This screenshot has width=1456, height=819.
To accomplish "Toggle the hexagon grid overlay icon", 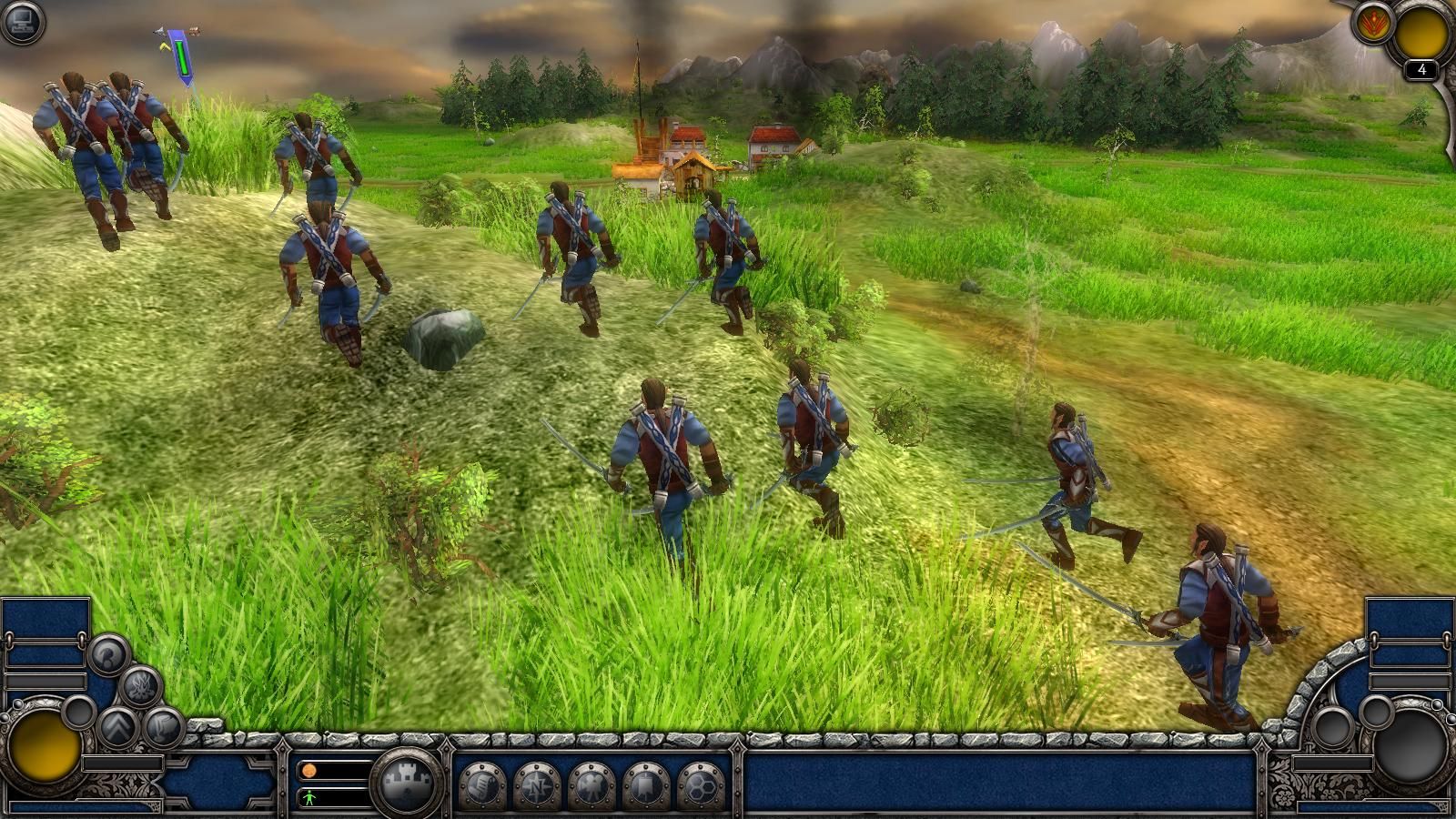I will point(702,786).
